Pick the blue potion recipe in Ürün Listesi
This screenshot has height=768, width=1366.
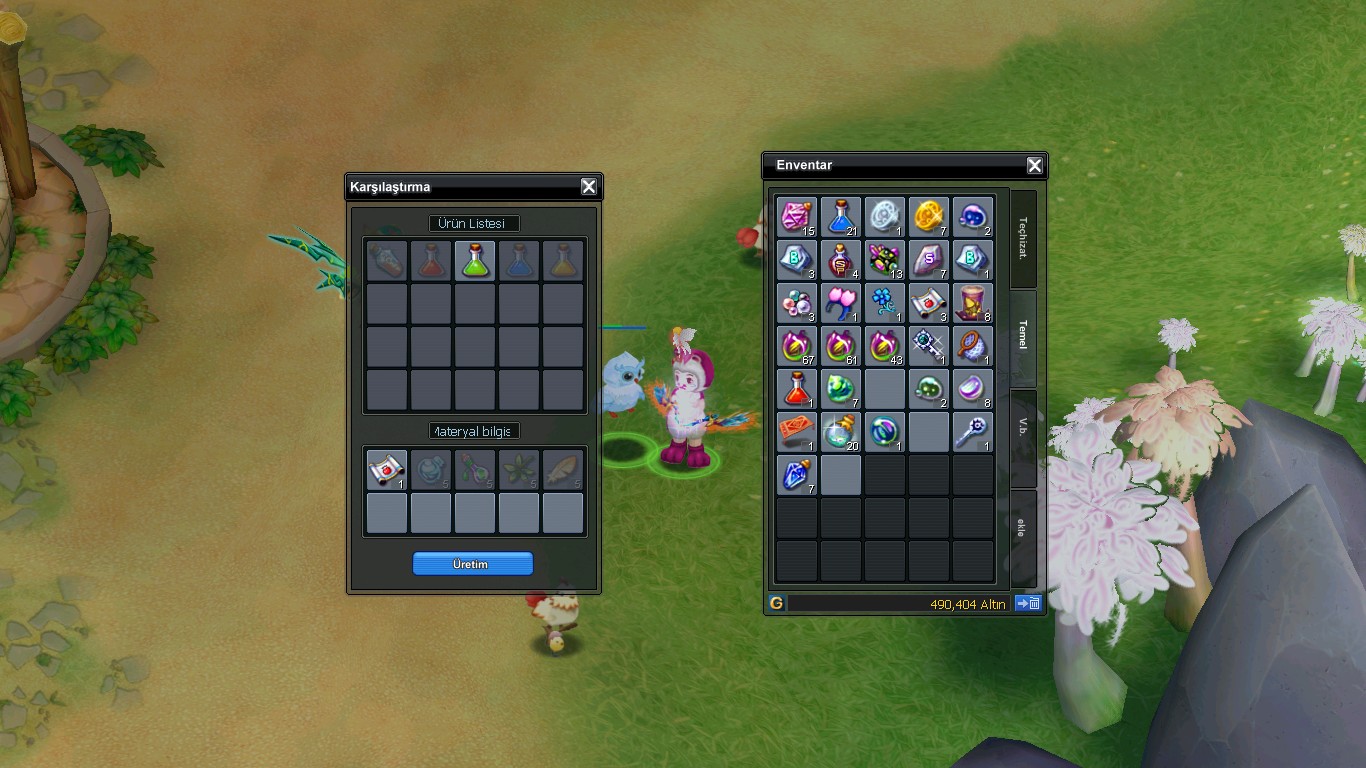pyautogui.click(x=519, y=261)
